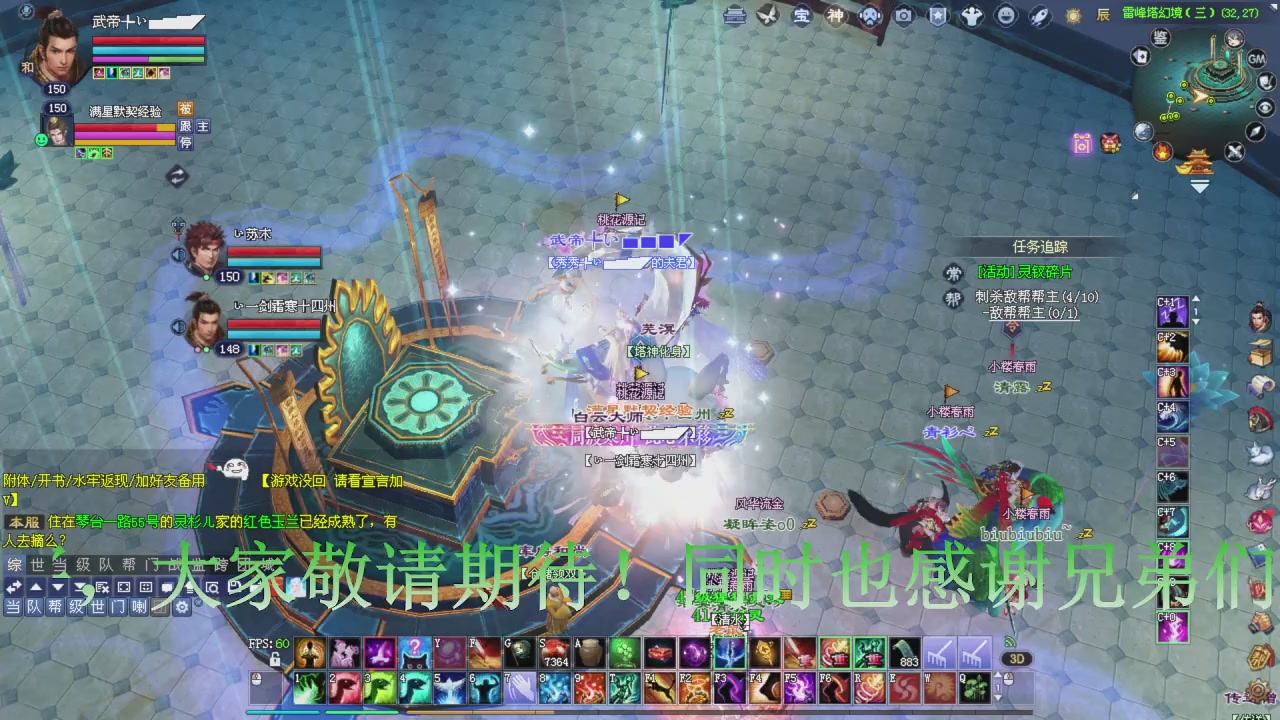Click the GM button near the minimap
Image resolution: width=1280 pixels, height=720 pixels.
pos(1256,59)
